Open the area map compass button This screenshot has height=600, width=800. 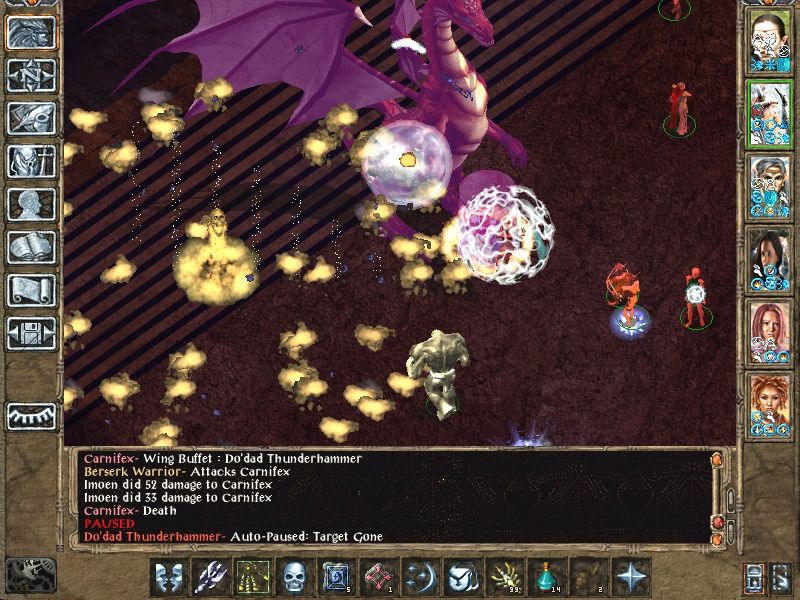point(30,74)
